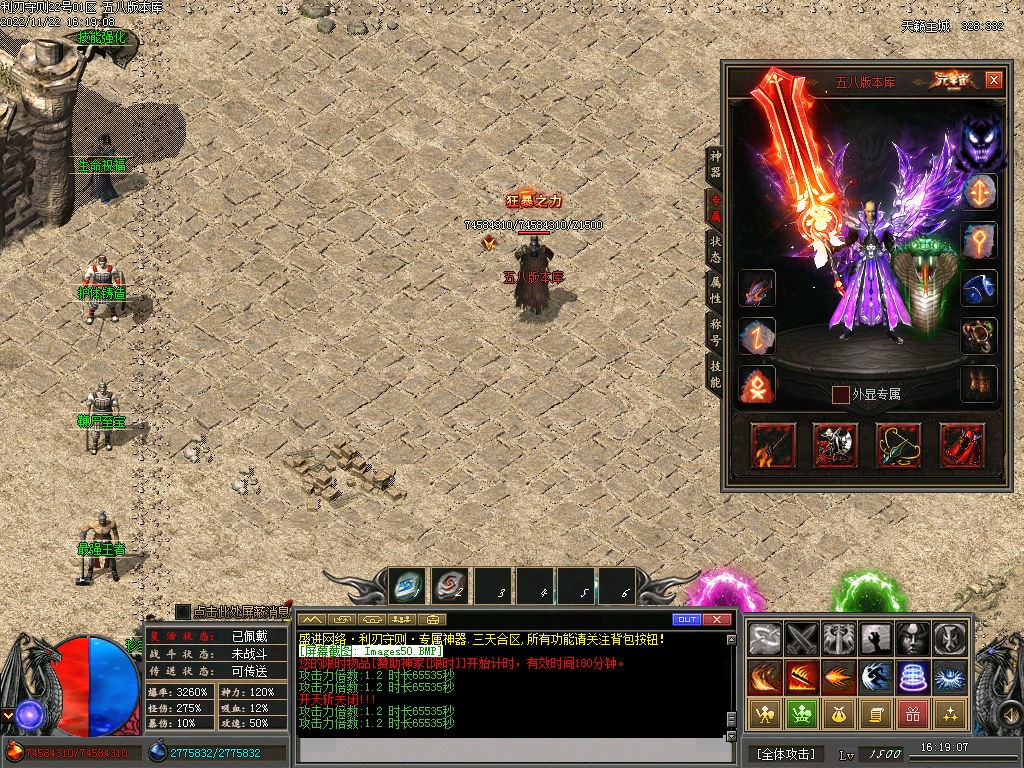
Task: Click the OUT button on chat window
Action: (685, 619)
